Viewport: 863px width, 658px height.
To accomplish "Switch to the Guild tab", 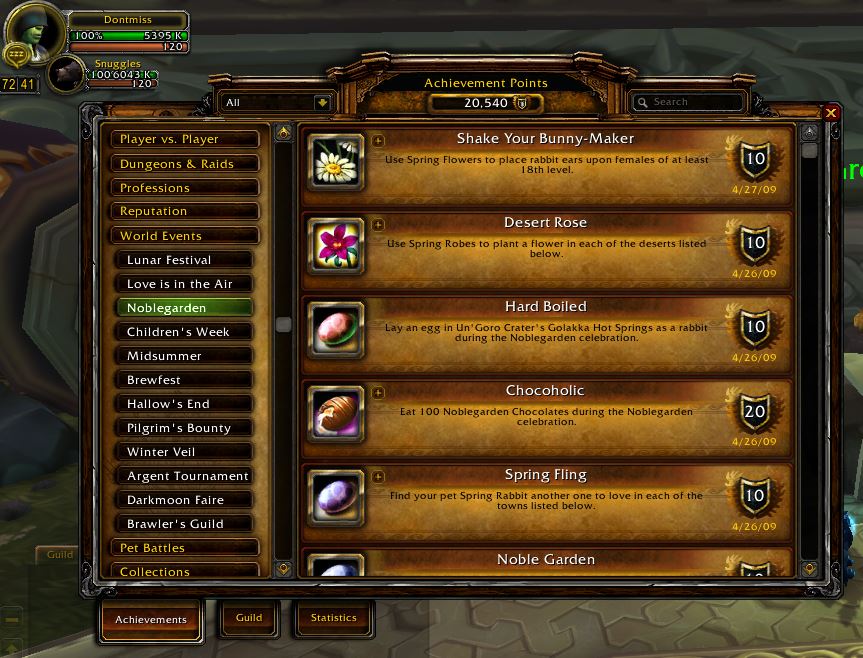I will pos(249,618).
